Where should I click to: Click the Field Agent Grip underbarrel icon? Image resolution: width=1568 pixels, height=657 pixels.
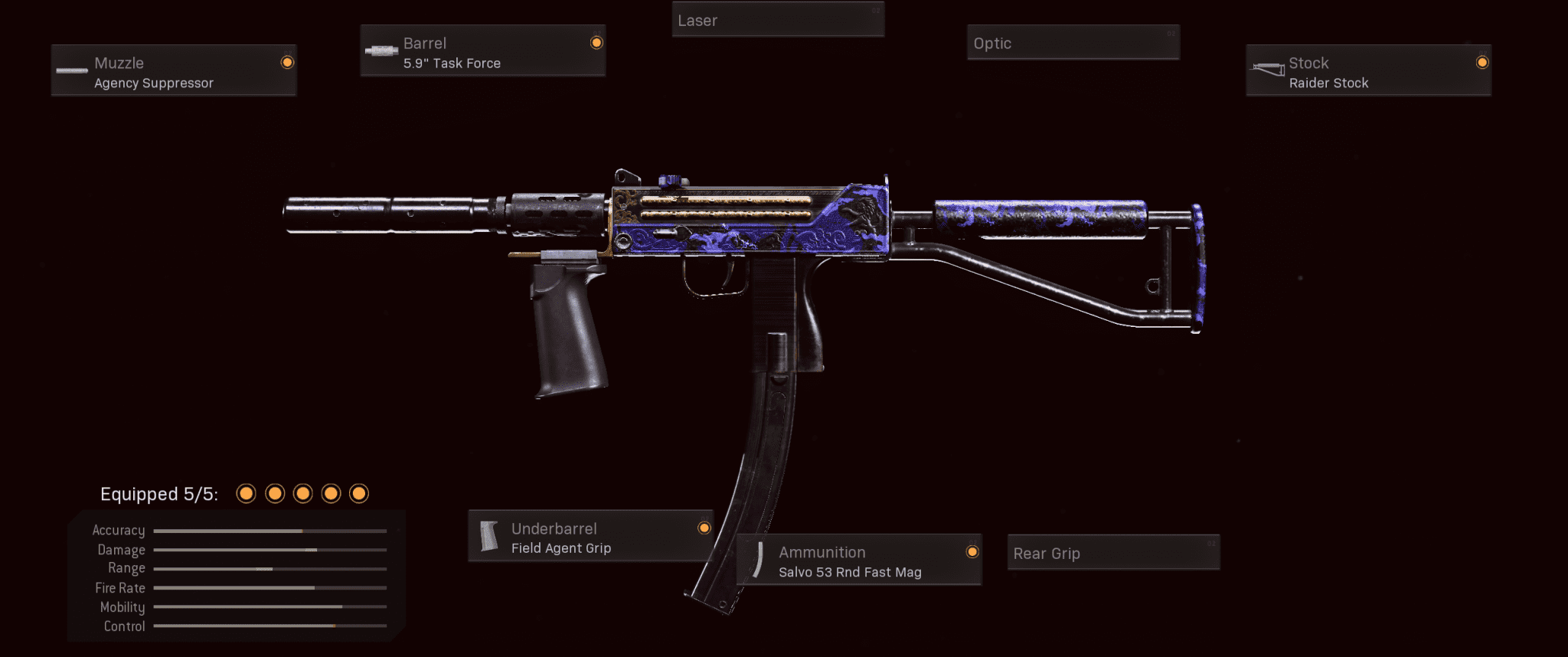(x=488, y=535)
